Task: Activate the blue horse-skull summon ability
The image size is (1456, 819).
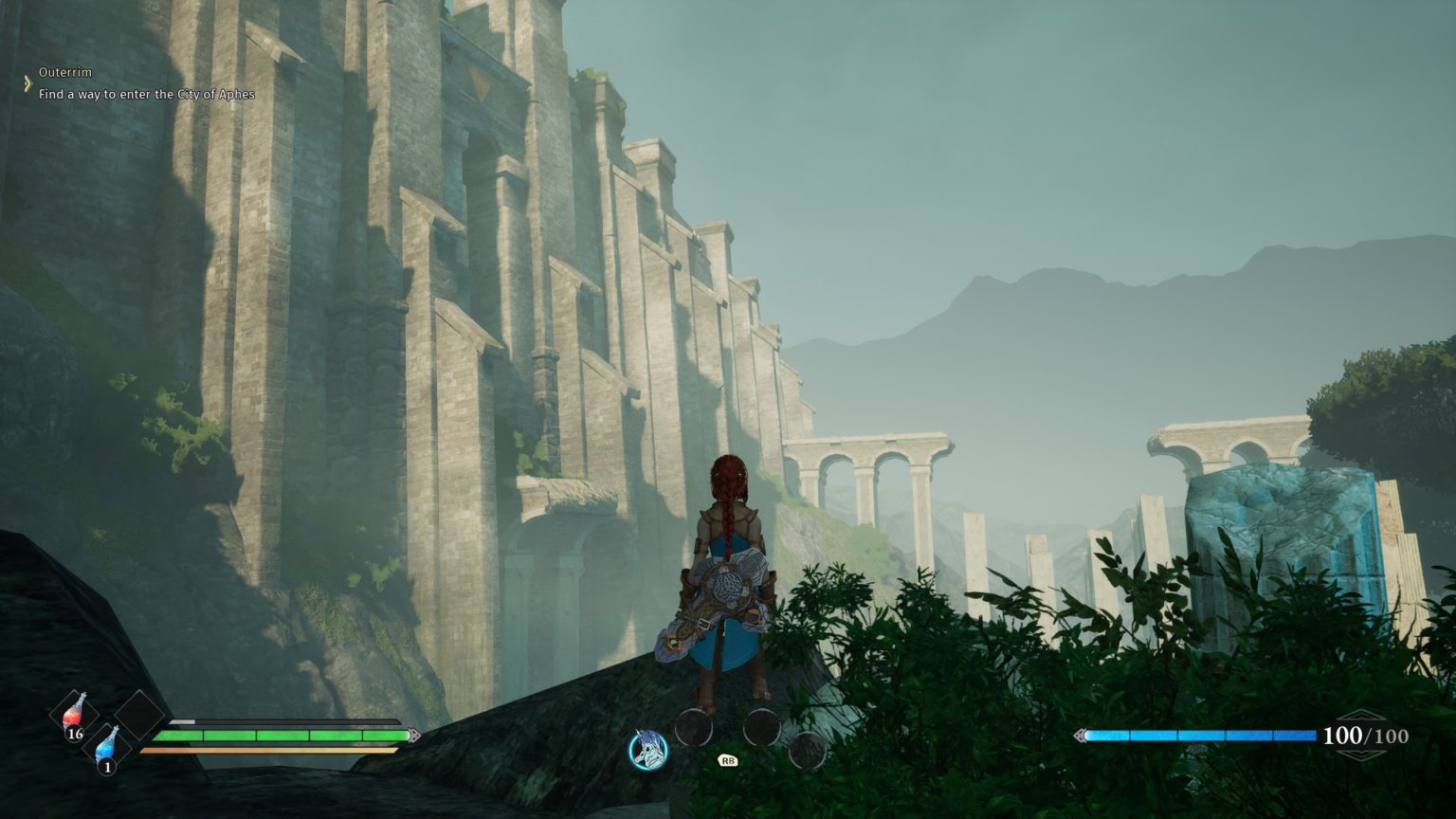Action: (648, 750)
